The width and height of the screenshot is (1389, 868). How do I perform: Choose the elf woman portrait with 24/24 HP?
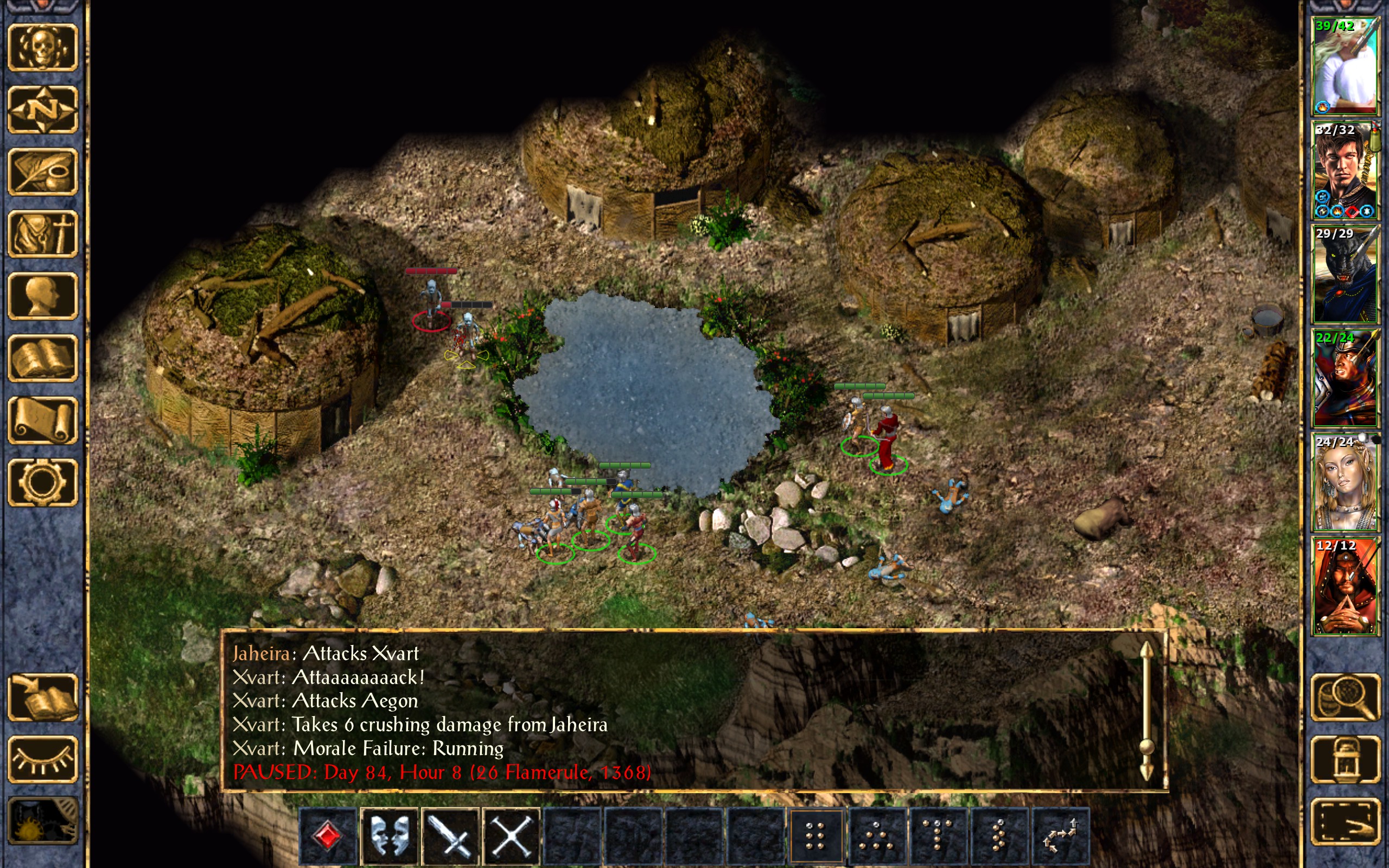tap(1345, 482)
